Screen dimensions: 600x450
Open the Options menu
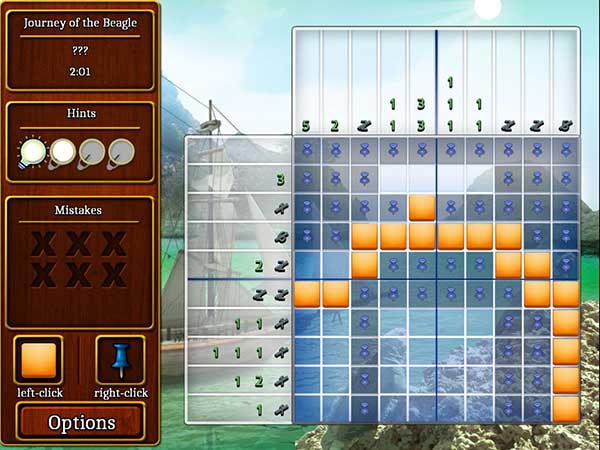point(82,422)
